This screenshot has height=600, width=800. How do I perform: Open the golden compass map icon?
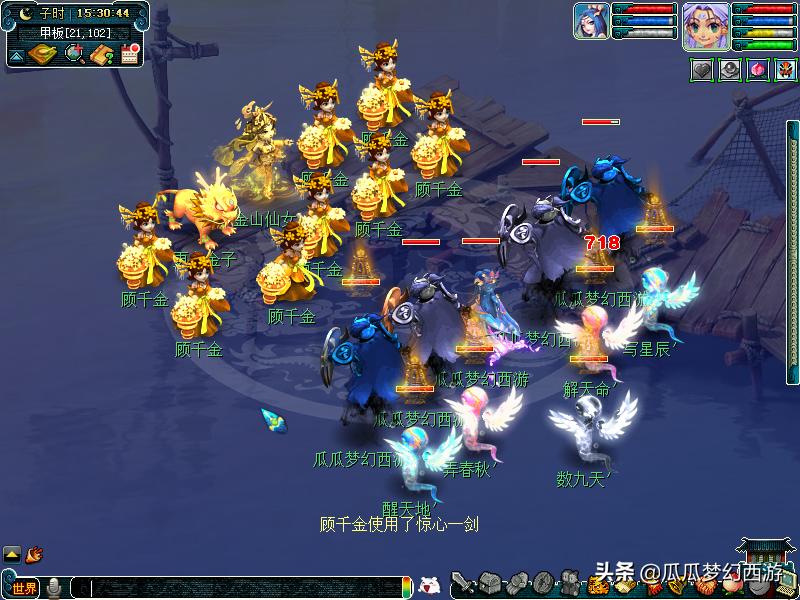pos(42,53)
